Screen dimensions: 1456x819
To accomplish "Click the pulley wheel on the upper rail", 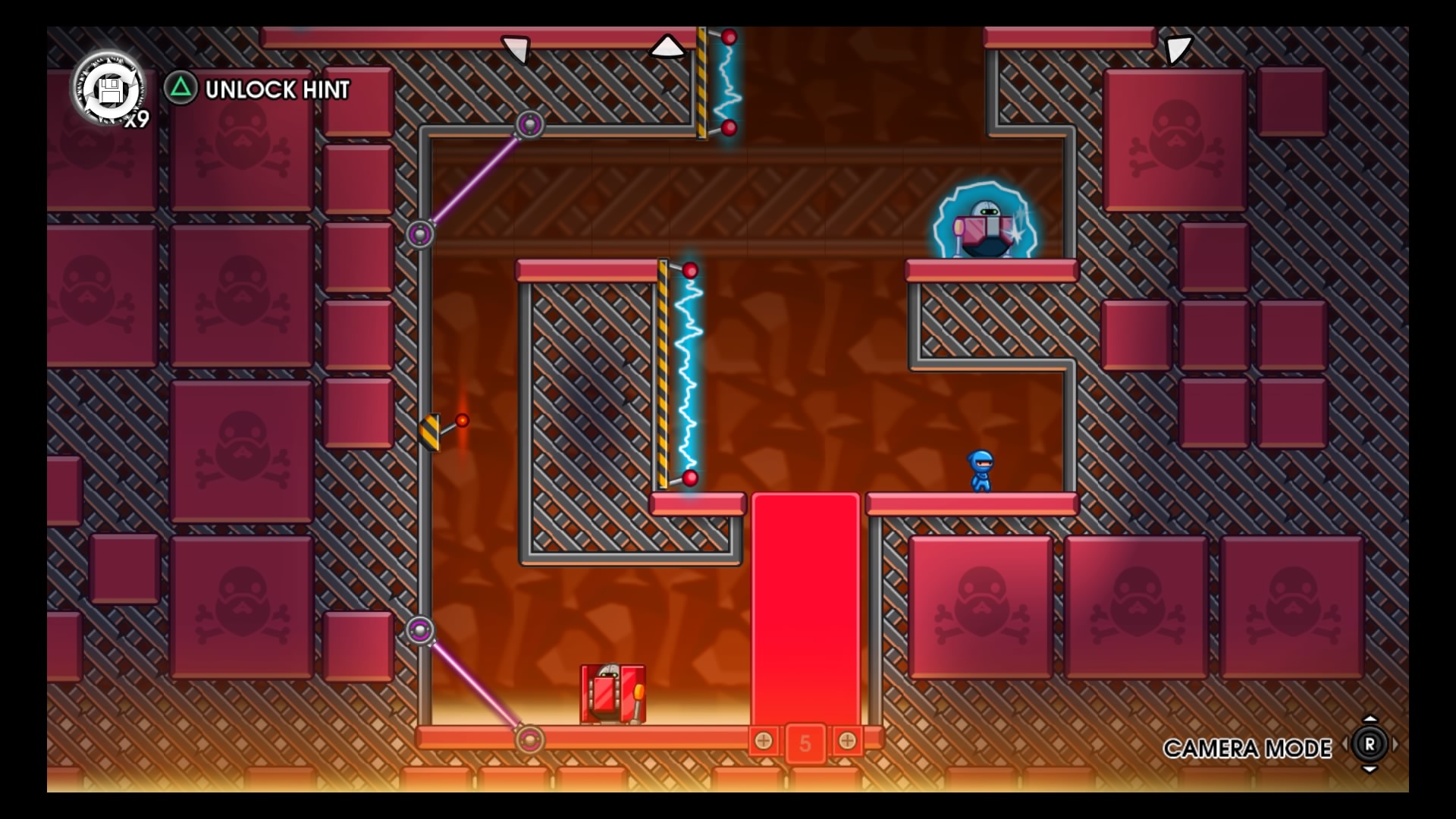I will [x=531, y=125].
